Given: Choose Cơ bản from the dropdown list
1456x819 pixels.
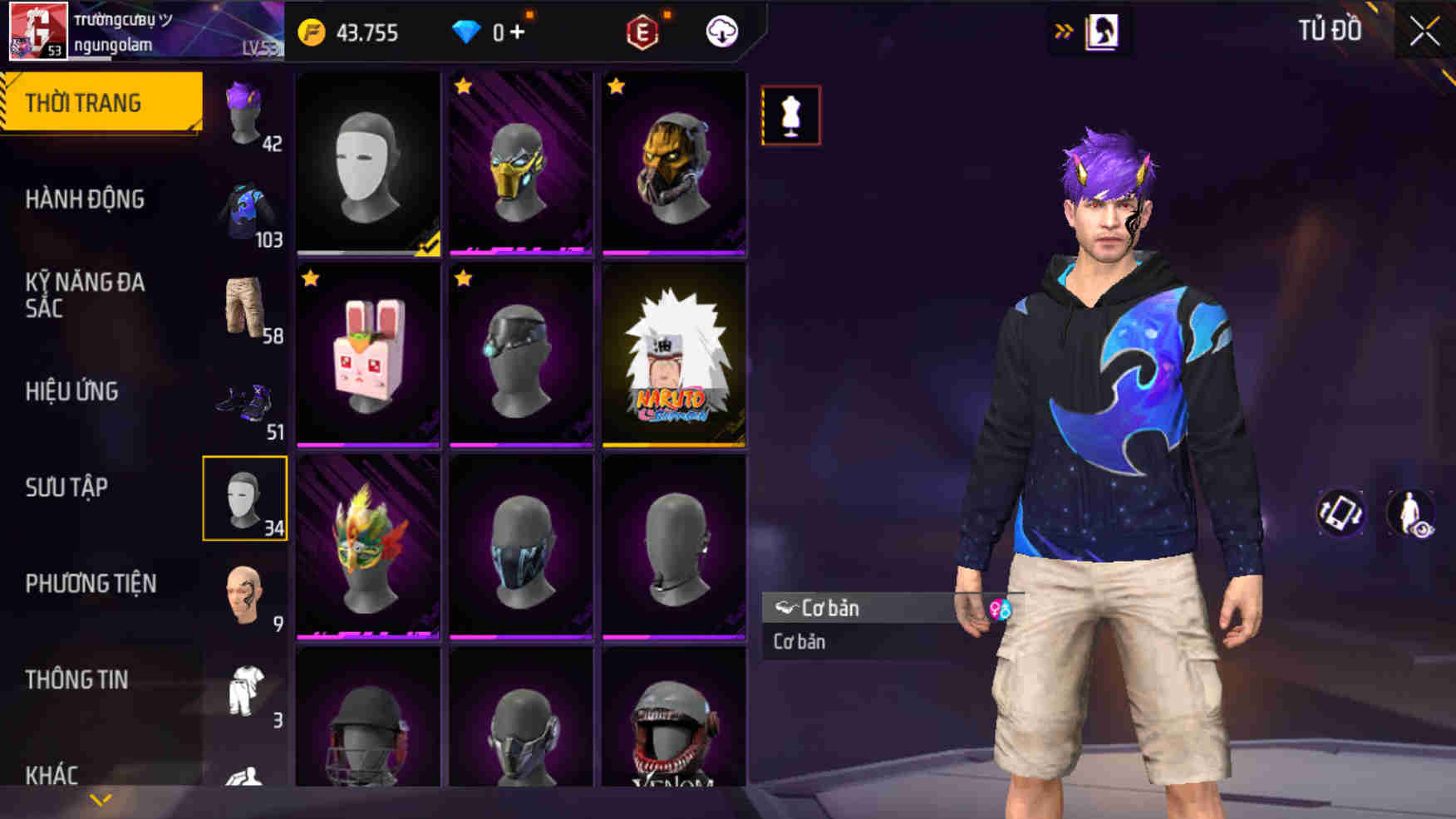Looking at the screenshot, I should [x=798, y=641].
